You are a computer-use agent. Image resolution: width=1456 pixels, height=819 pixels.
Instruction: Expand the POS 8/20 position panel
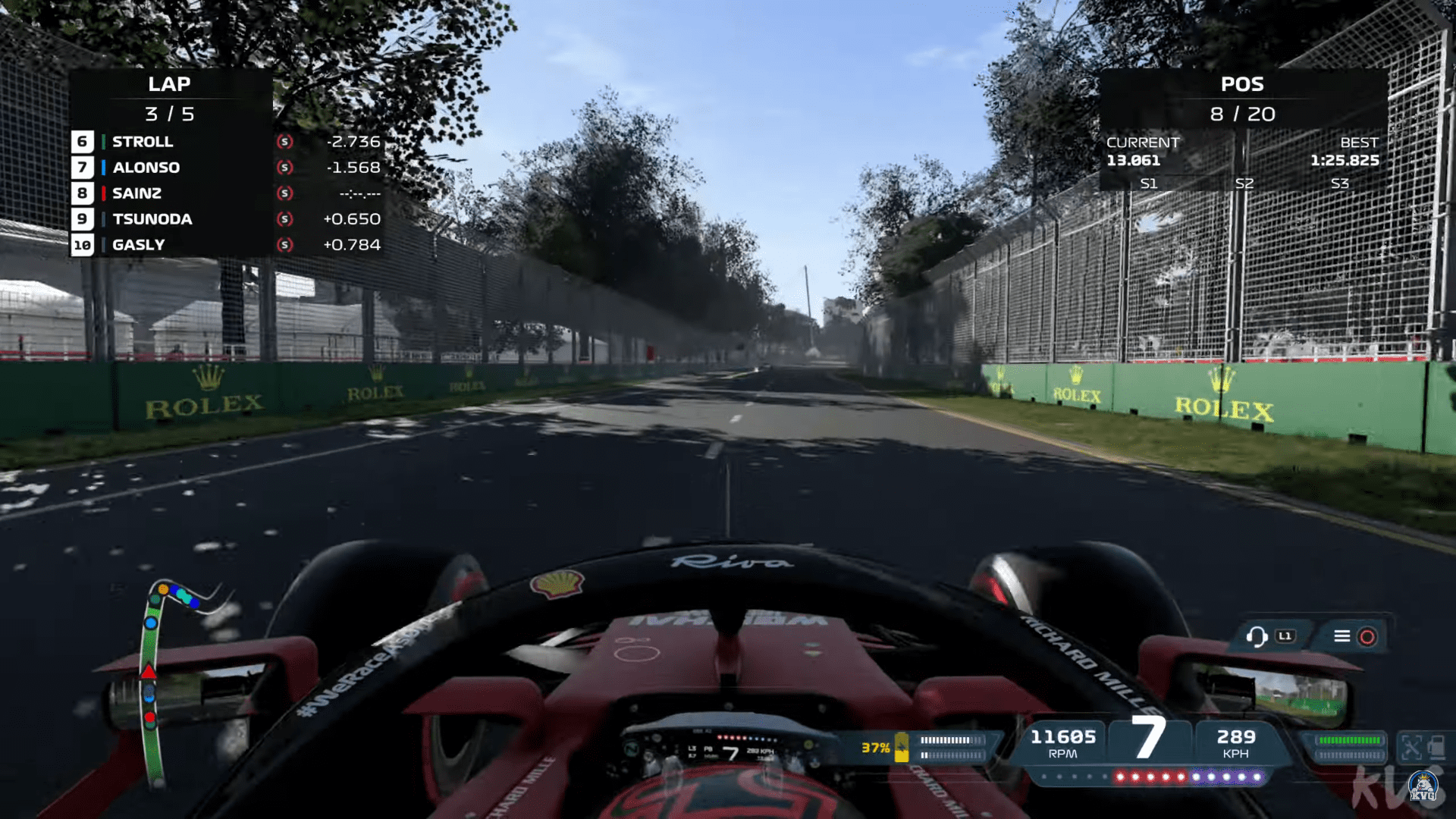1241,99
